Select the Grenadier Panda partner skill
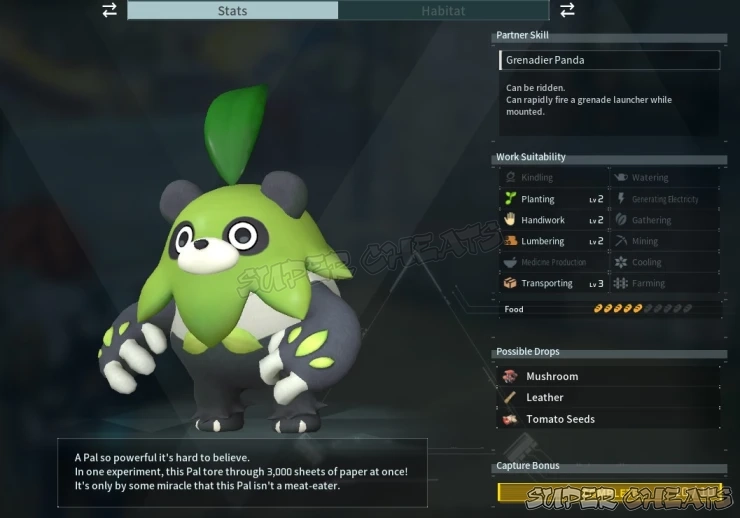The width and height of the screenshot is (740, 518). 608,60
